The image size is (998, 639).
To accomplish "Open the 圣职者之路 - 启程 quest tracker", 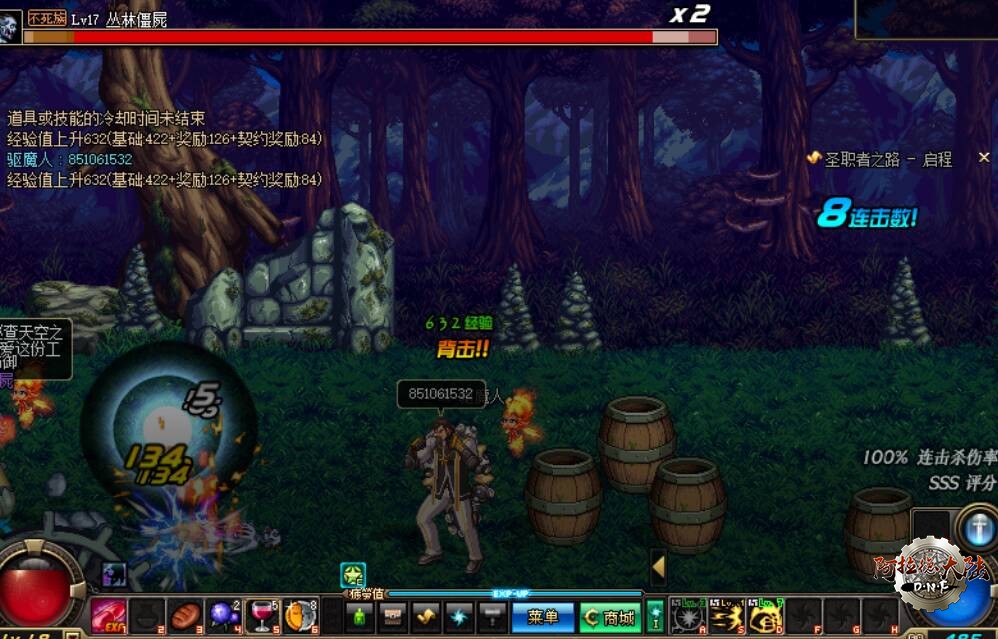I will click(886, 159).
